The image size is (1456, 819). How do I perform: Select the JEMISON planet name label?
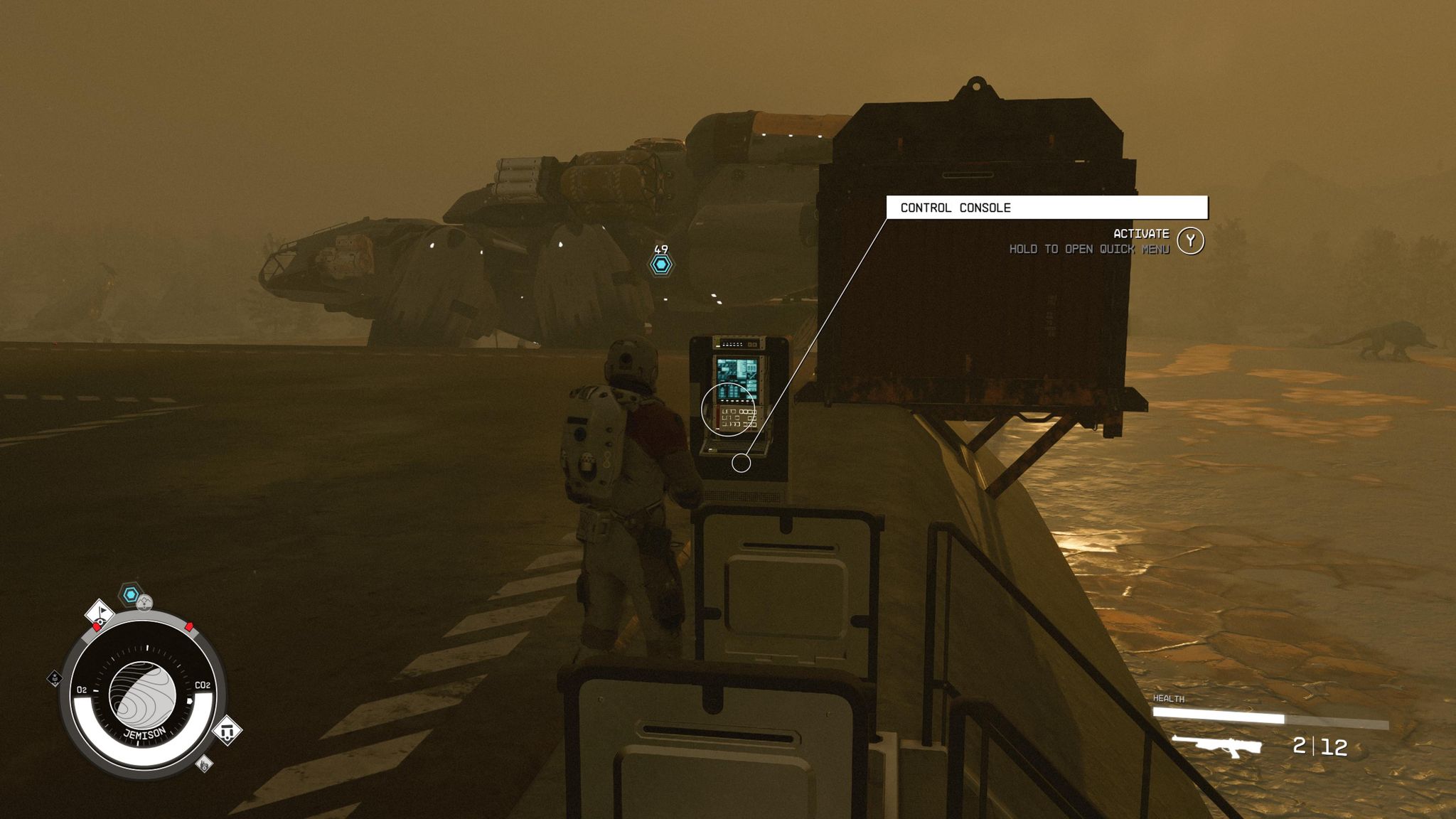point(146,733)
